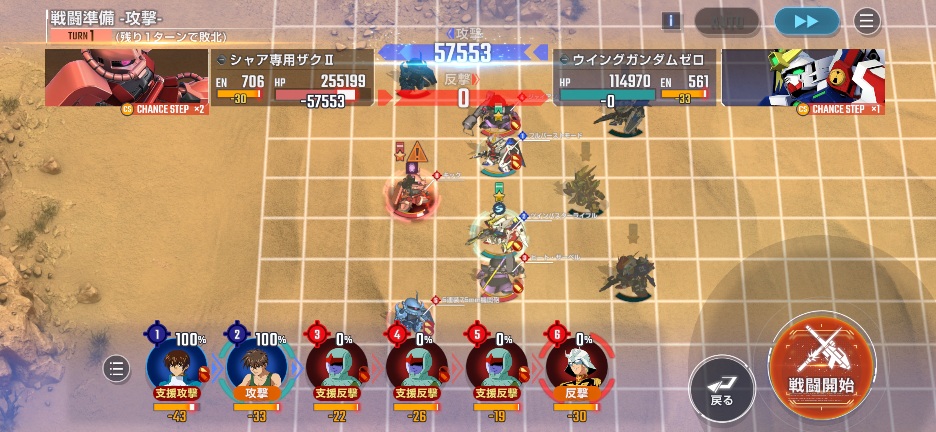Open the action order list icon
The image size is (936, 432).
[117, 369]
